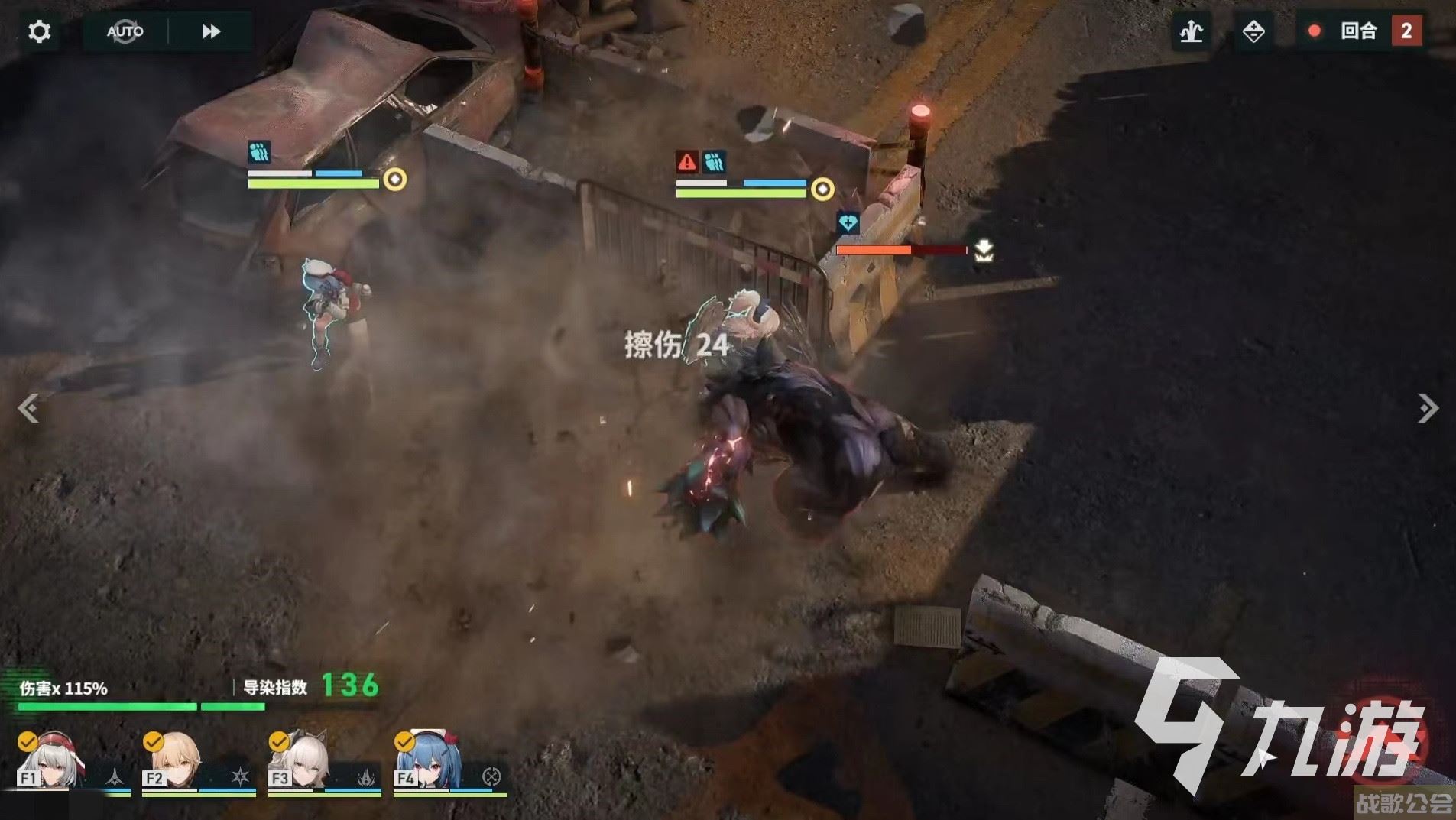The height and width of the screenshot is (820, 1456).
Task: Click the left chevron arrow at screen edge
Action: pyautogui.click(x=29, y=409)
